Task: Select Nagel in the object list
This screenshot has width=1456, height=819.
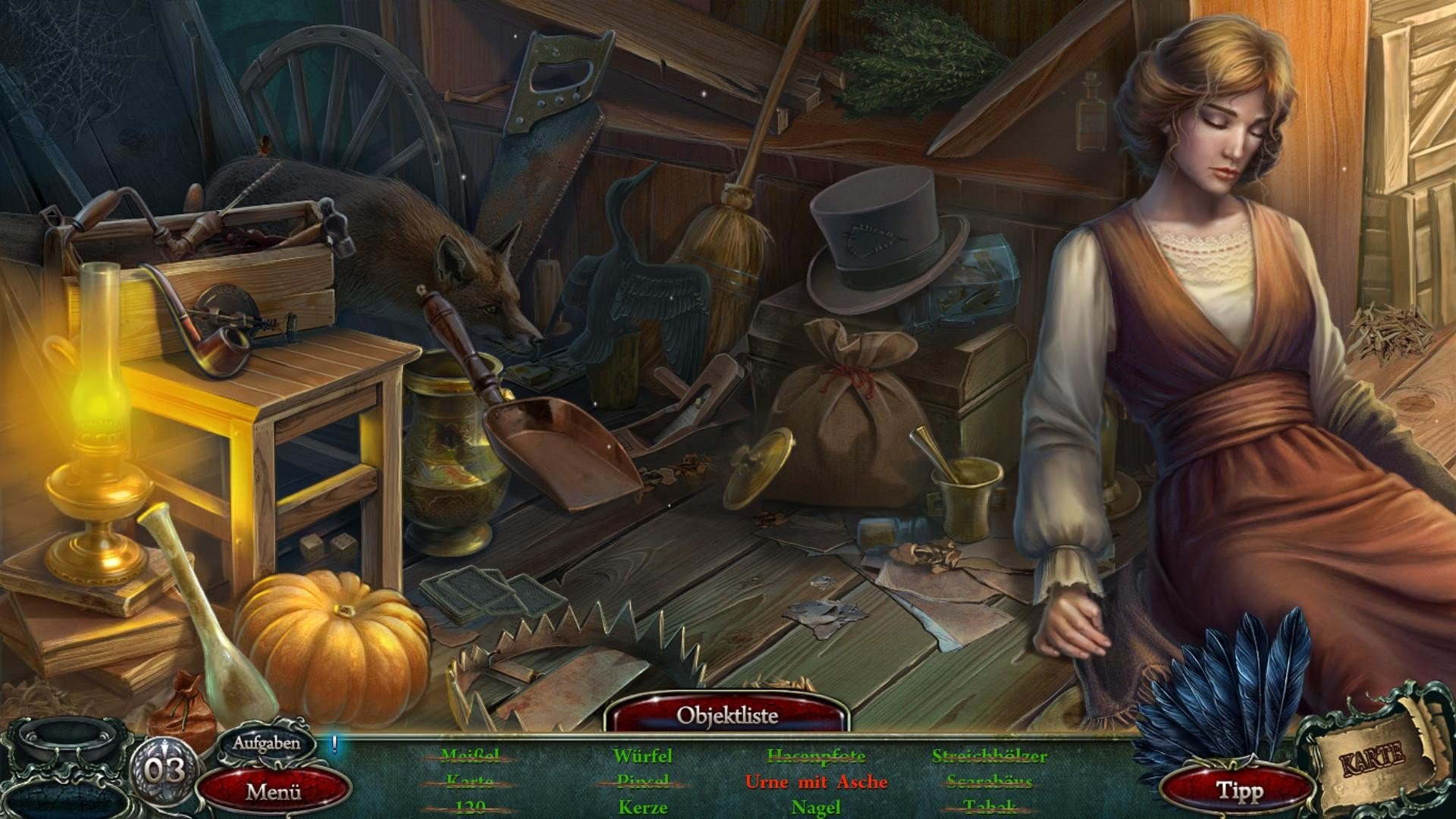Action: (x=816, y=808)
